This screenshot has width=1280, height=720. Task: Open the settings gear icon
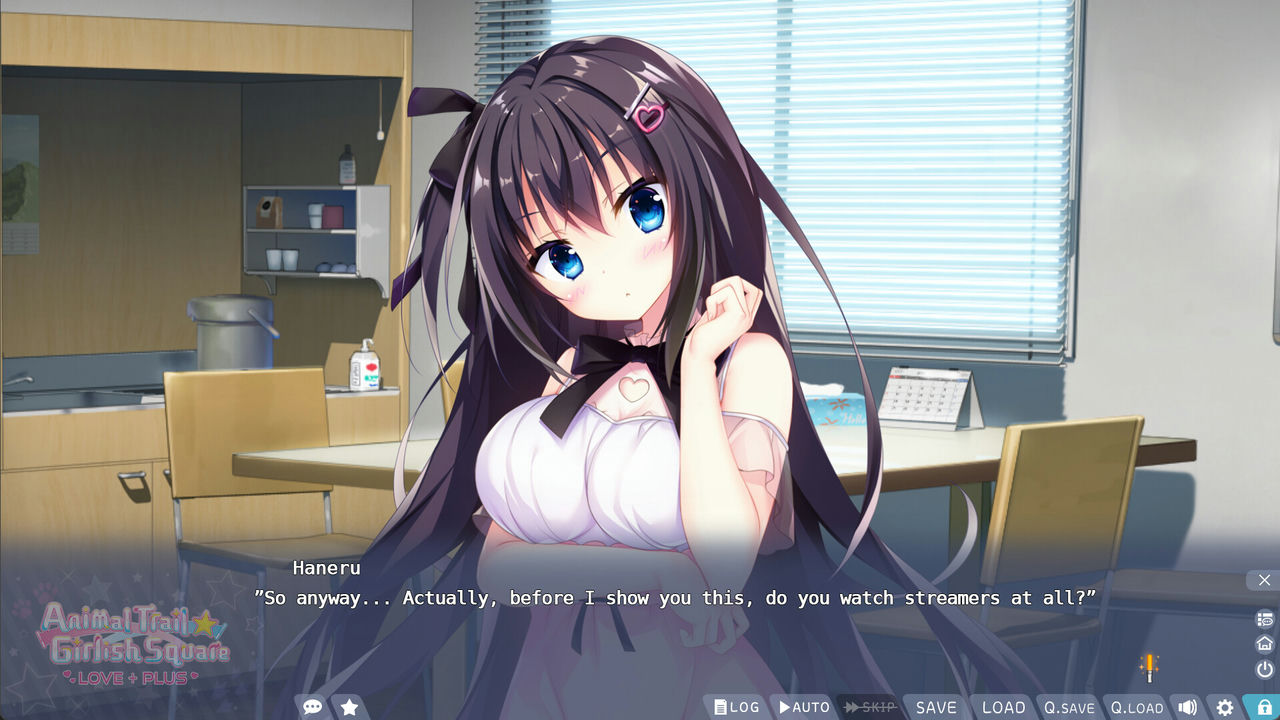[x=1225, y=706]
